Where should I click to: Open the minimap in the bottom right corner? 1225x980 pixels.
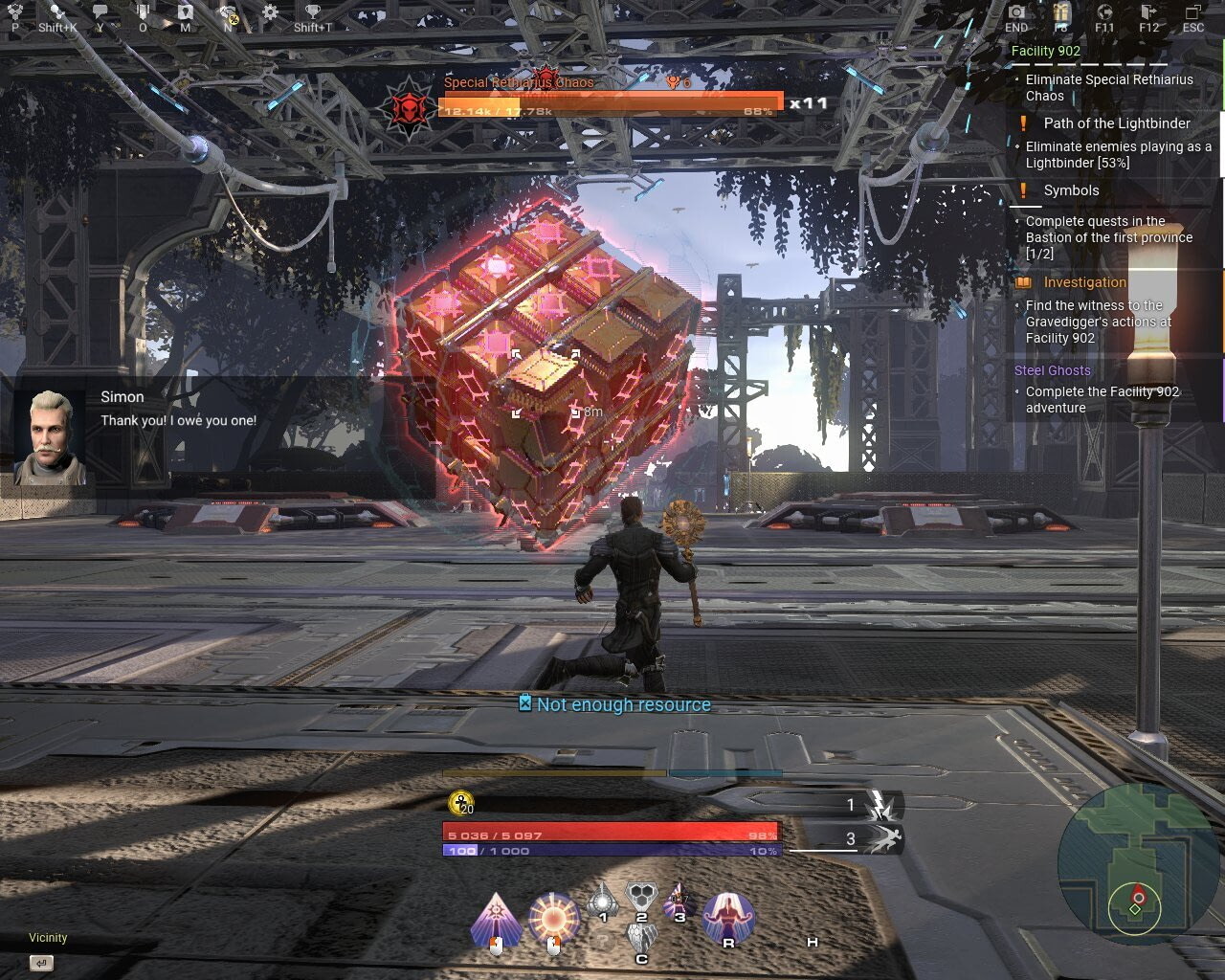(1139, 866)
